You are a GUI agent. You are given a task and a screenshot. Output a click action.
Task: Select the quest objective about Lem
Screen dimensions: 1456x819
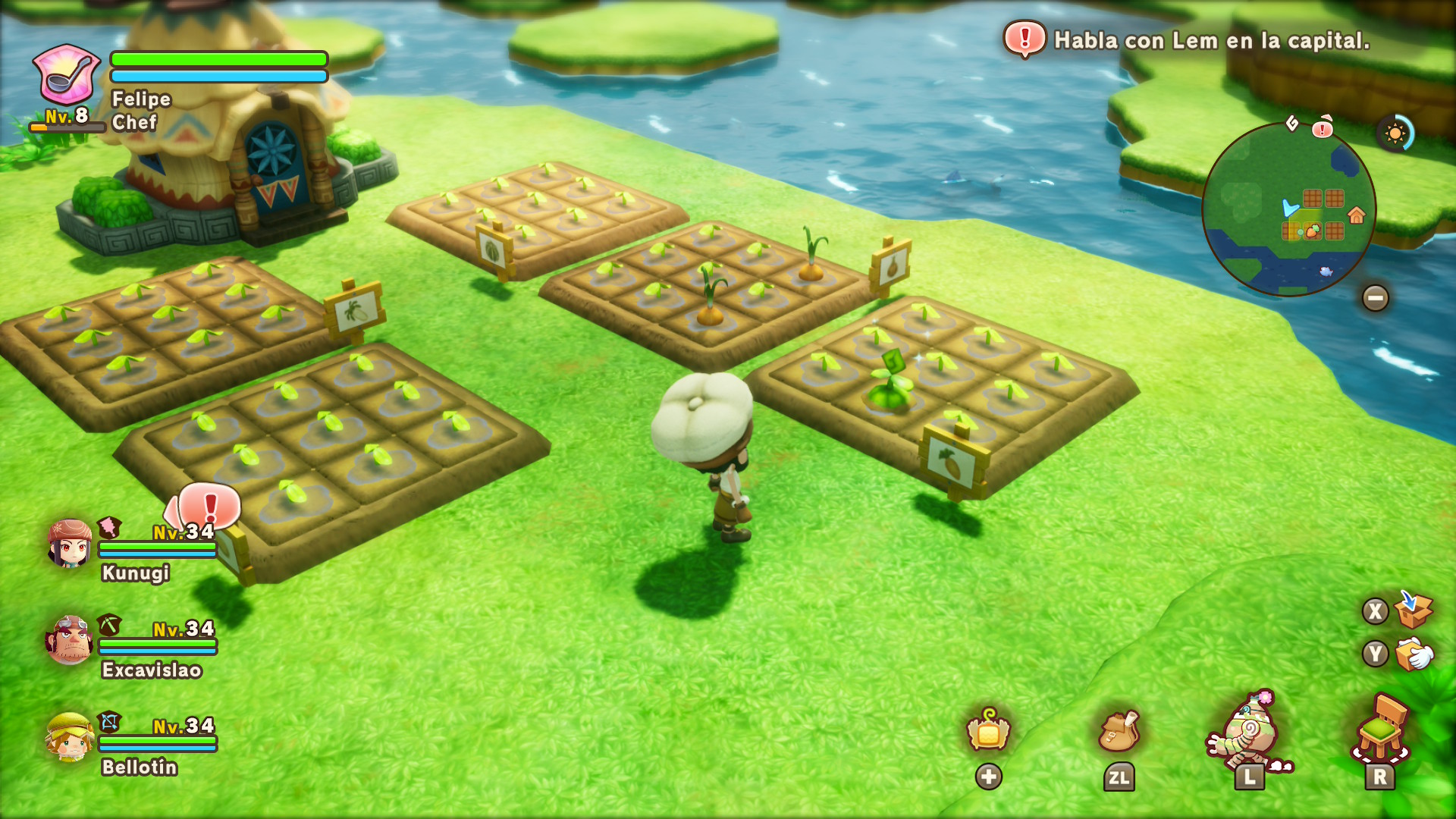[x=1211, y=40]
